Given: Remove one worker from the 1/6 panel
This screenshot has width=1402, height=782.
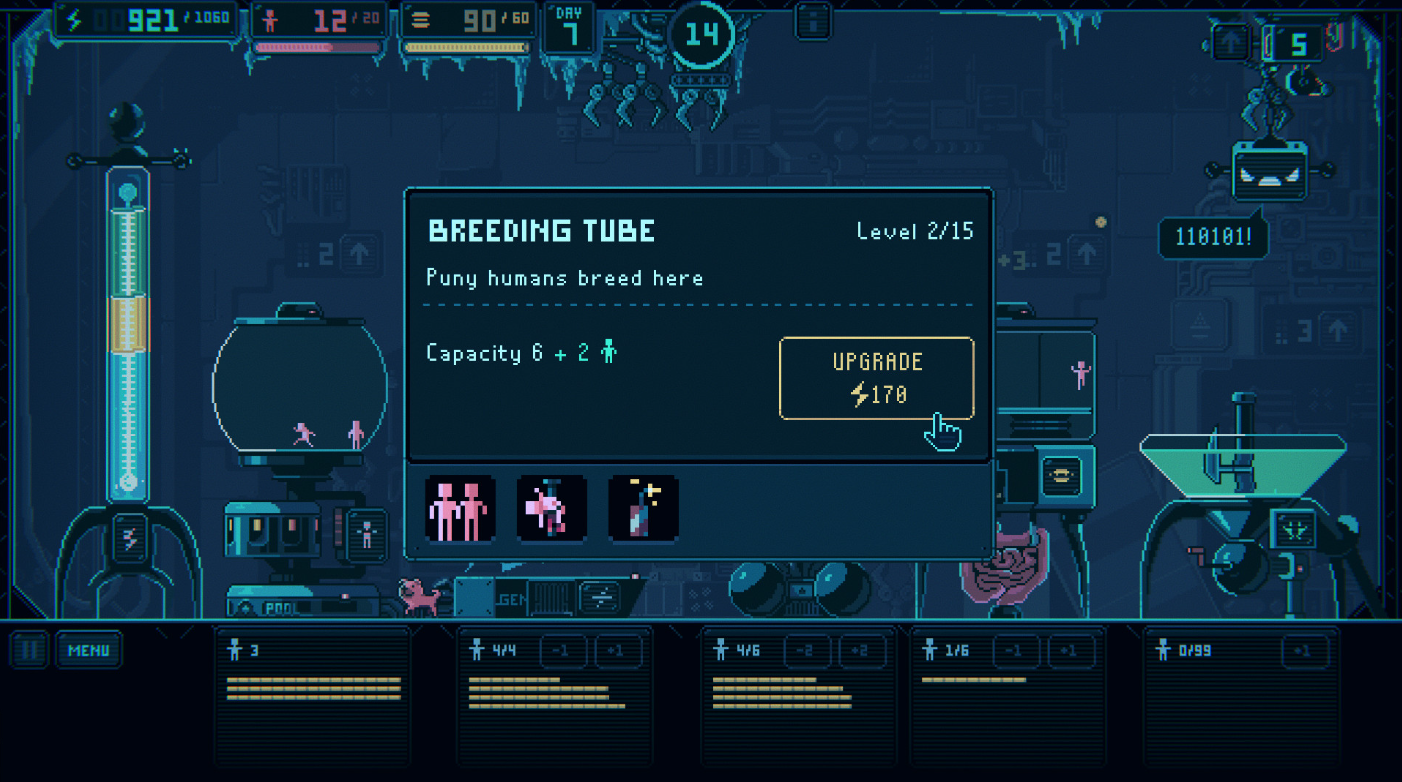Looking at the screenshot, I should pos(1016,652).
